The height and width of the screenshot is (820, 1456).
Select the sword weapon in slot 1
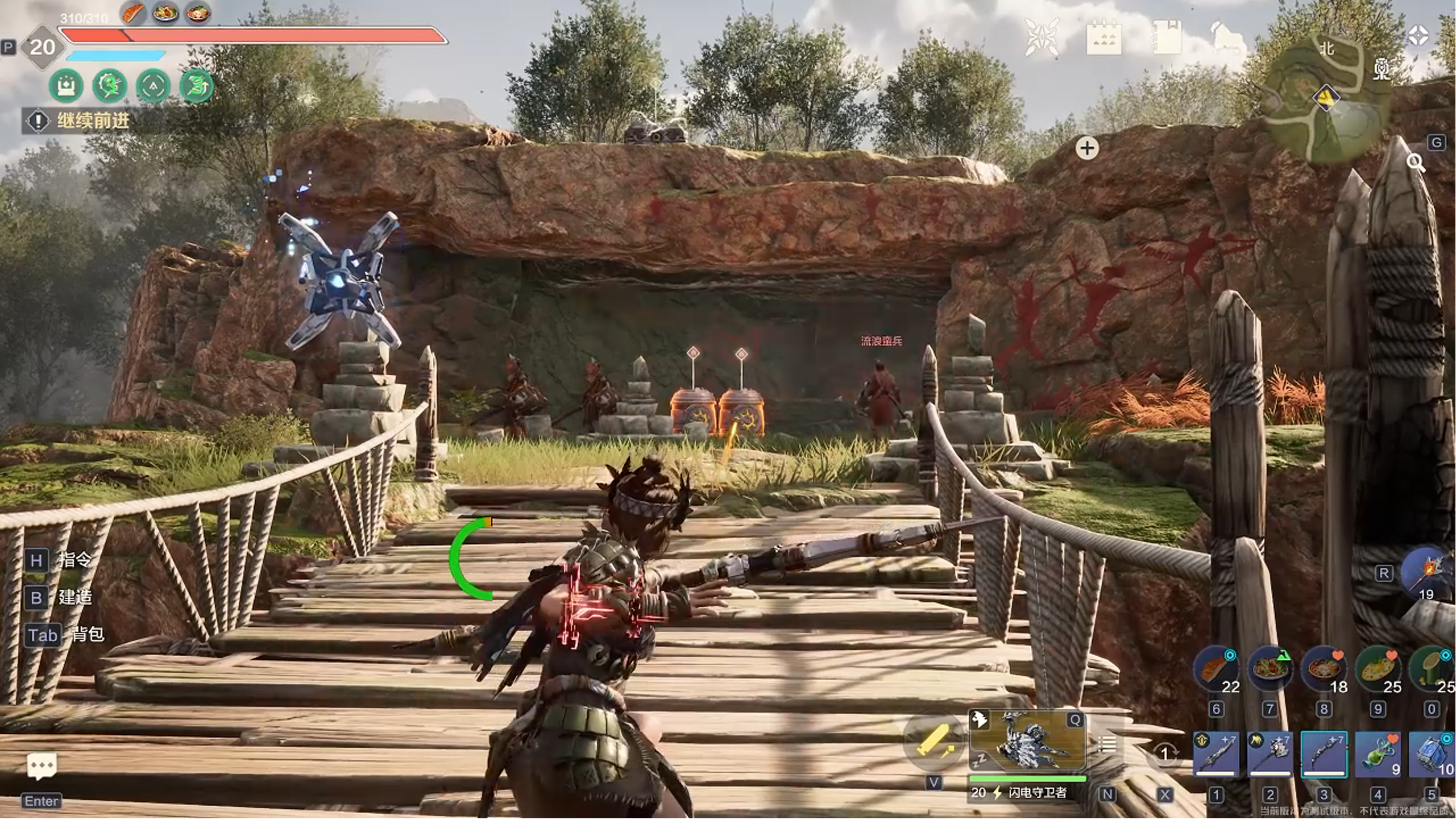point(1216,754)
